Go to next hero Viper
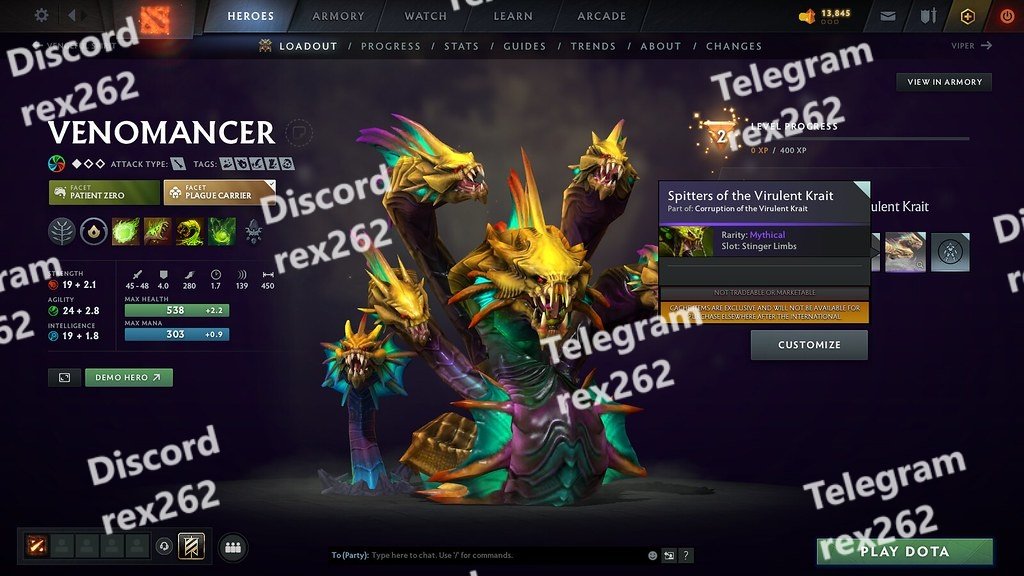The width and height of the screenshot is (1024, 576). tap(972, 46)
